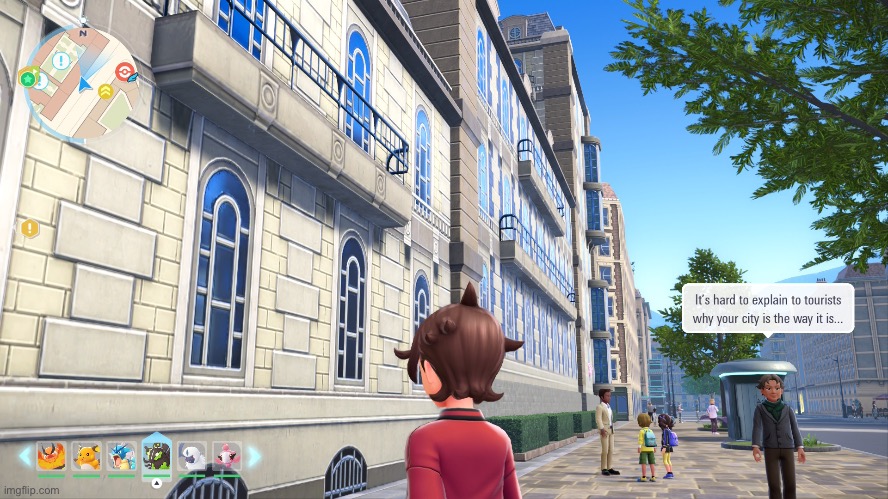Click the orange hexagon exclamation alert icon
The width and height of the screenshot is (888, 499).
click(29, 228)
